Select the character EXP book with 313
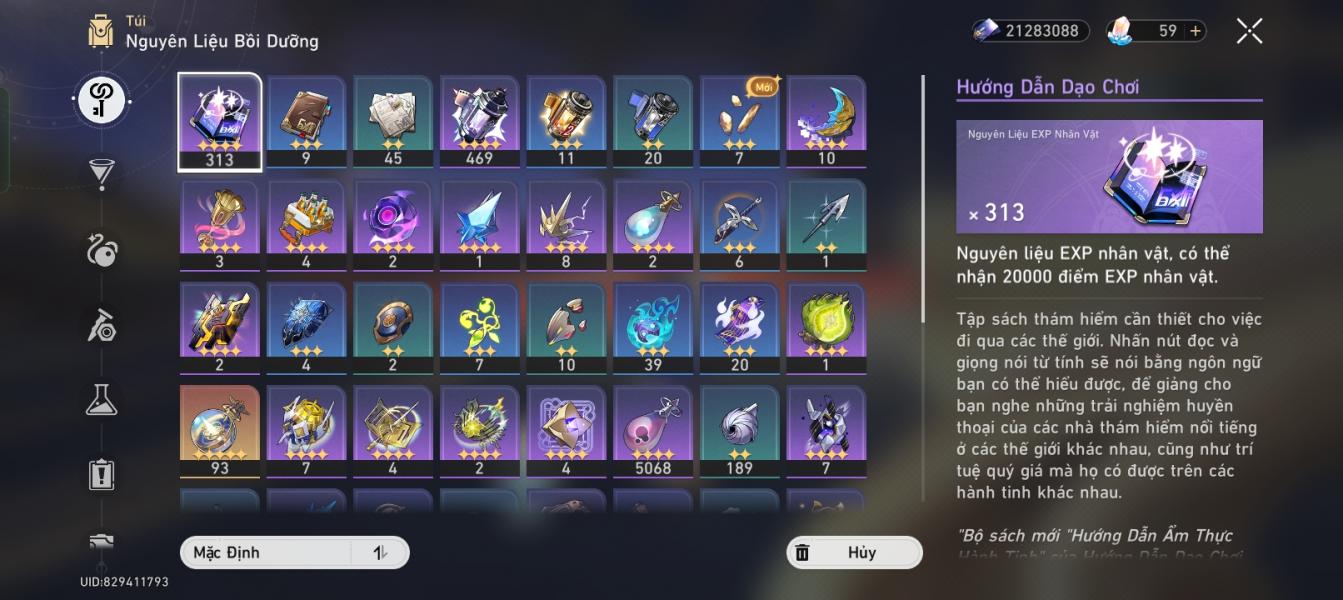 pos(220,120)
